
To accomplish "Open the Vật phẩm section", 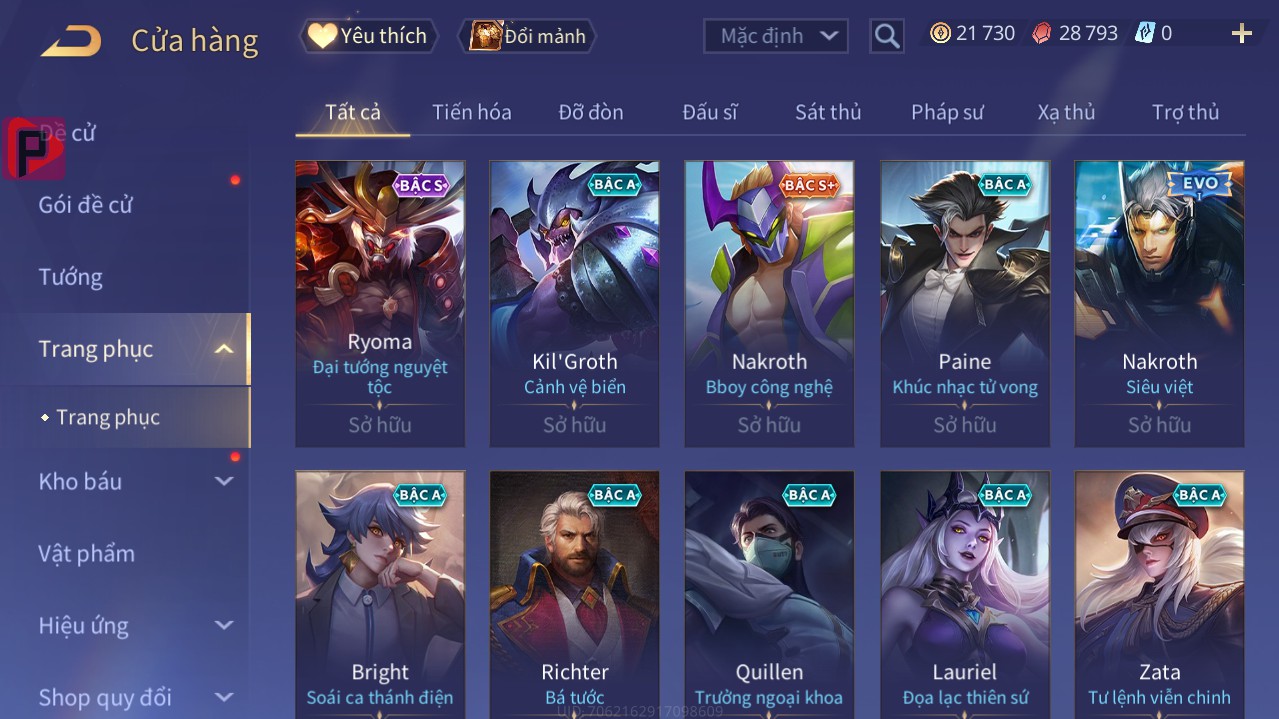I will tap(86, 553).
